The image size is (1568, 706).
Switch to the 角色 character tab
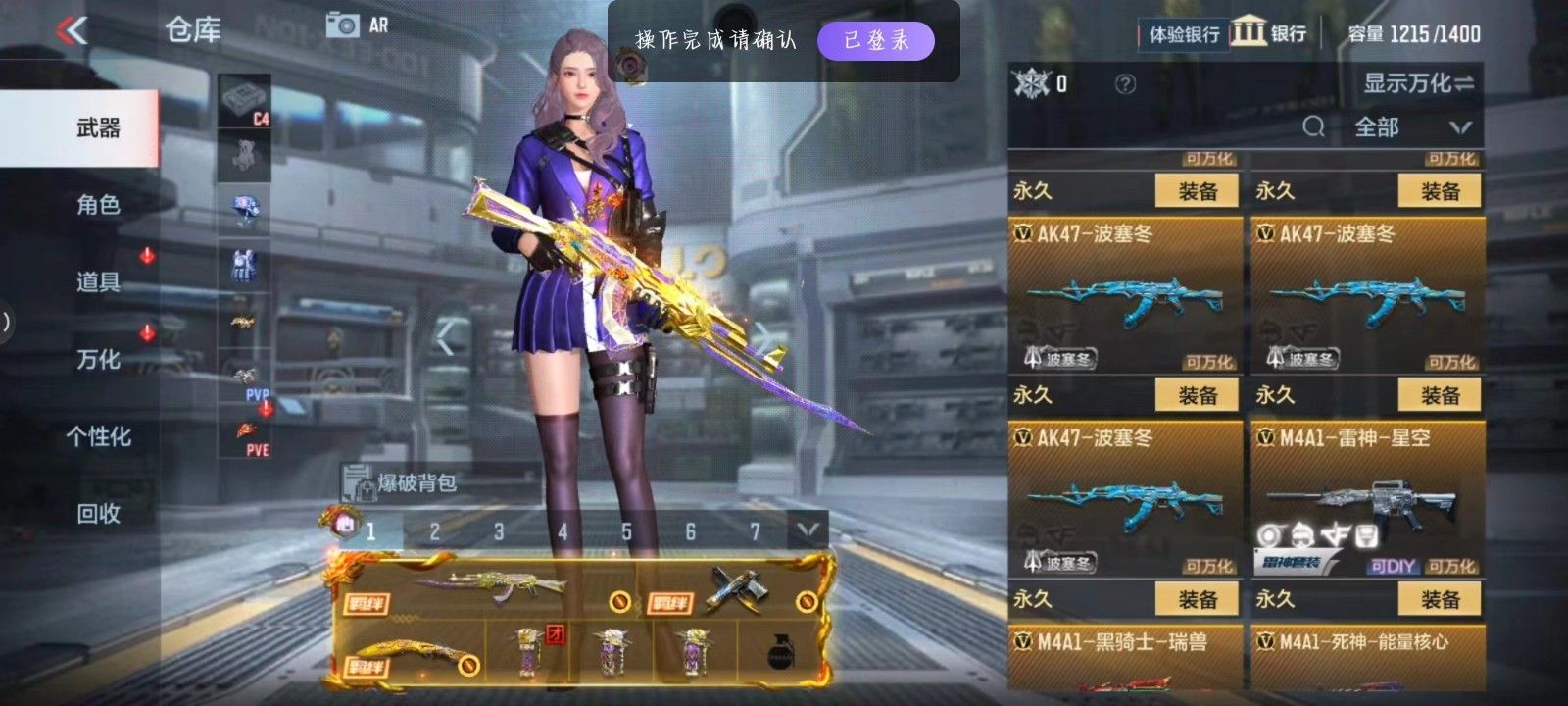click(98, 206)
